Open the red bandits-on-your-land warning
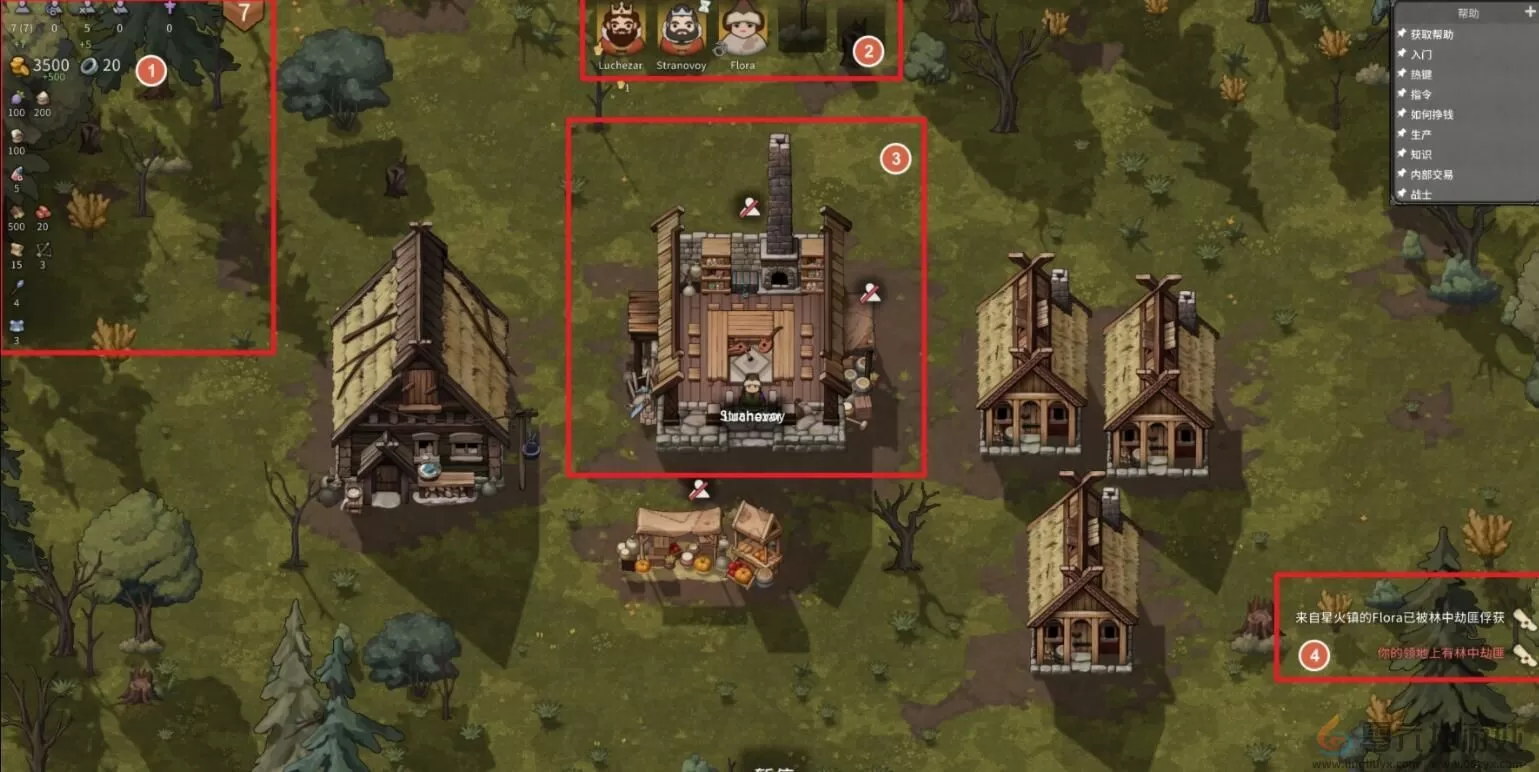 click(x=1440, y=653)
